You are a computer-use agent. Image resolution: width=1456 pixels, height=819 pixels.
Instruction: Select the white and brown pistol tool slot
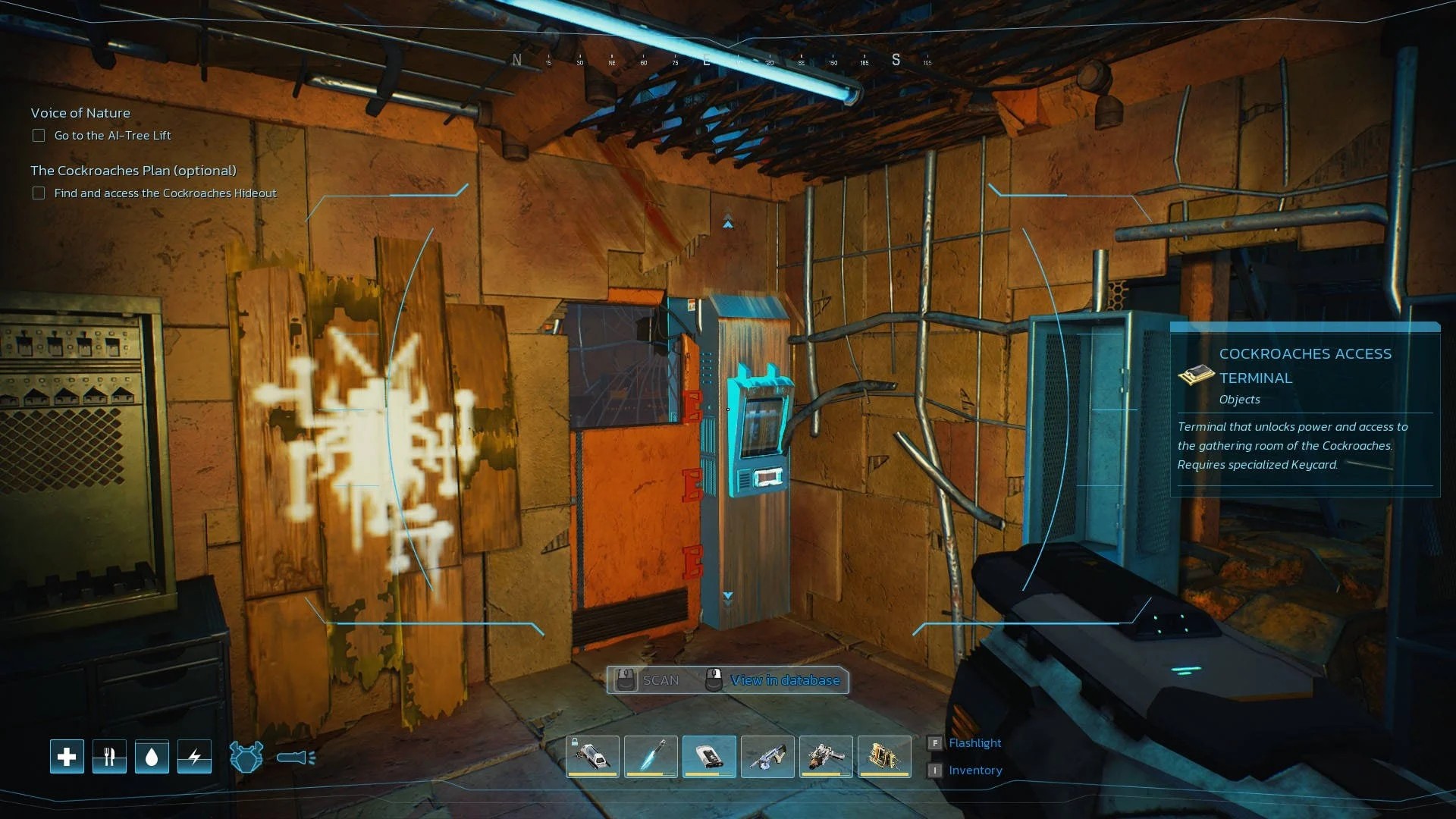pyautogui.click(x=826, y=756)
